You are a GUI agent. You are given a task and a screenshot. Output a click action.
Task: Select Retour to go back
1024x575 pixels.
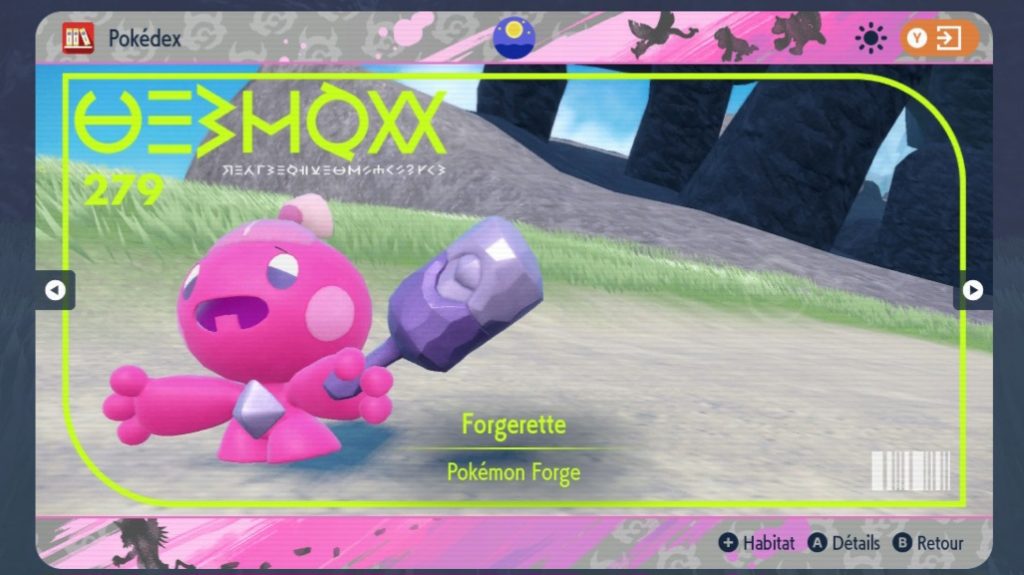pyautogui.click(x=929, y=543)
